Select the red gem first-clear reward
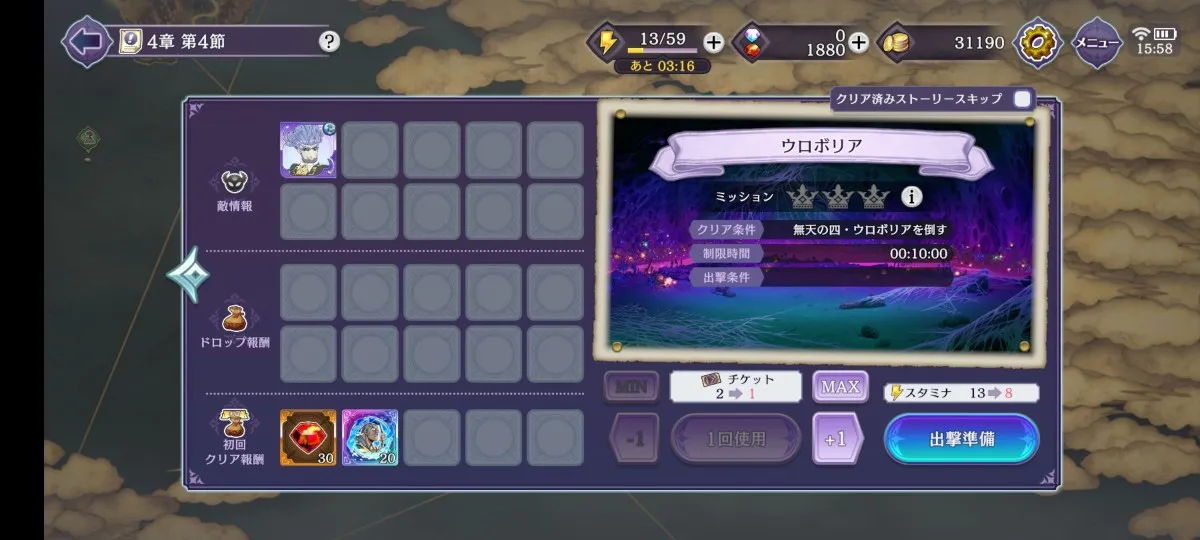 pyautogui.click(x=308, y=437)
